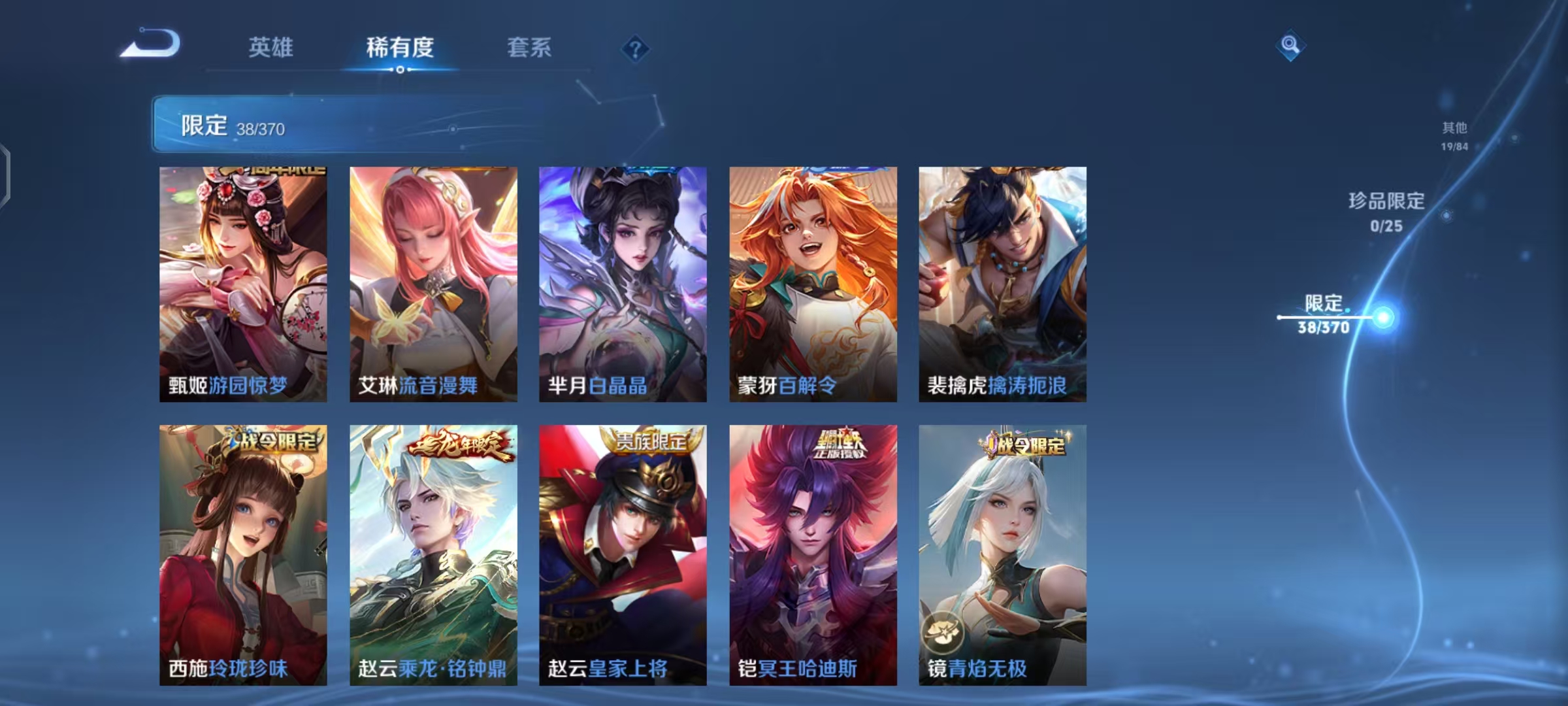This screenshot has height=706, width=1568.
Task: Switch to the 英雄 tab
Action: [x=271, y=48]
